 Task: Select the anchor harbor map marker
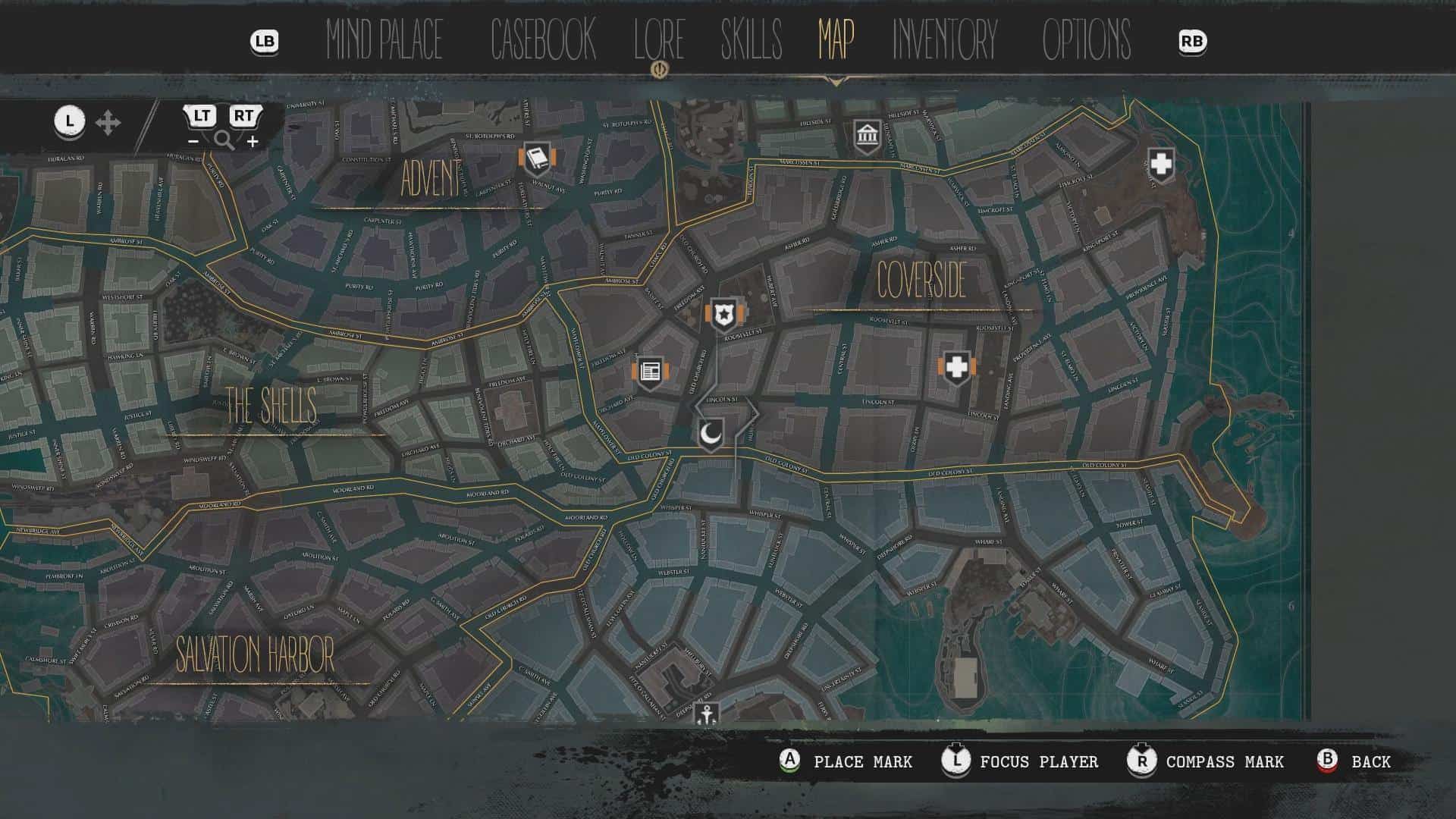(707, 714)
